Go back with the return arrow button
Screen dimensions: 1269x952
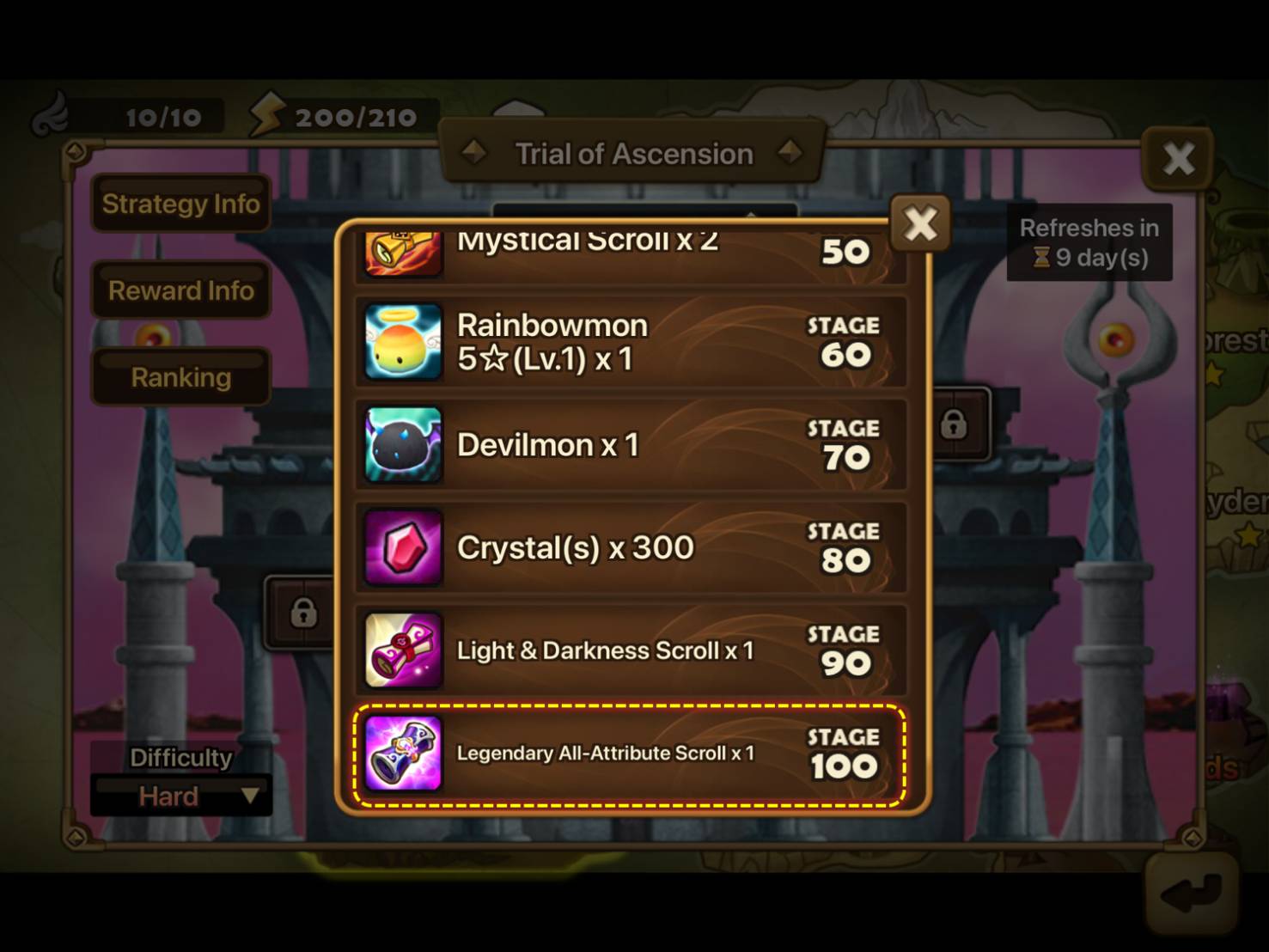(x=1191, y=894)
